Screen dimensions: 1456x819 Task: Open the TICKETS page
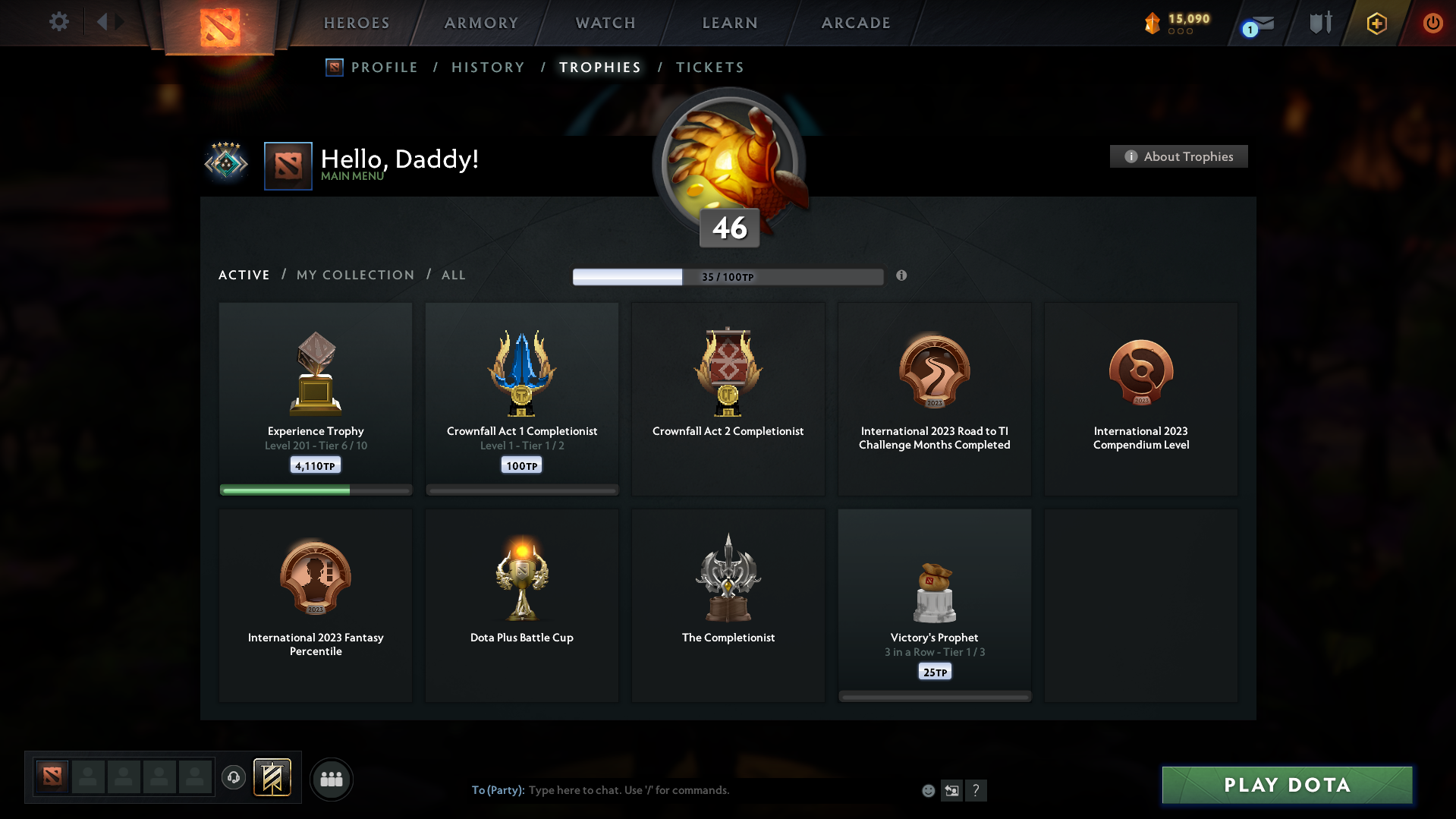click(709, 67)
